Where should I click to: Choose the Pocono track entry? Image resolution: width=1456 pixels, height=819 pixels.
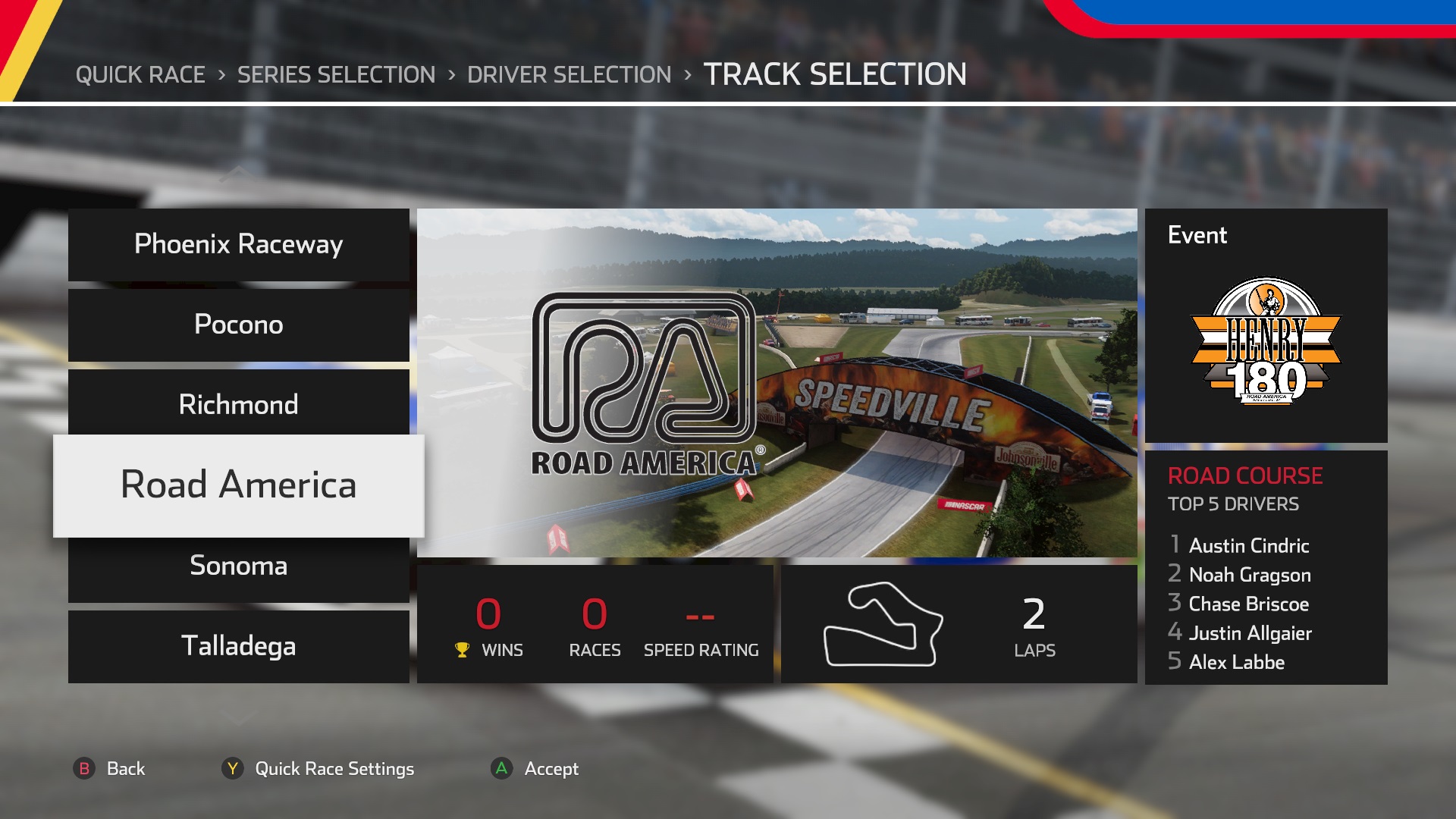238,325
